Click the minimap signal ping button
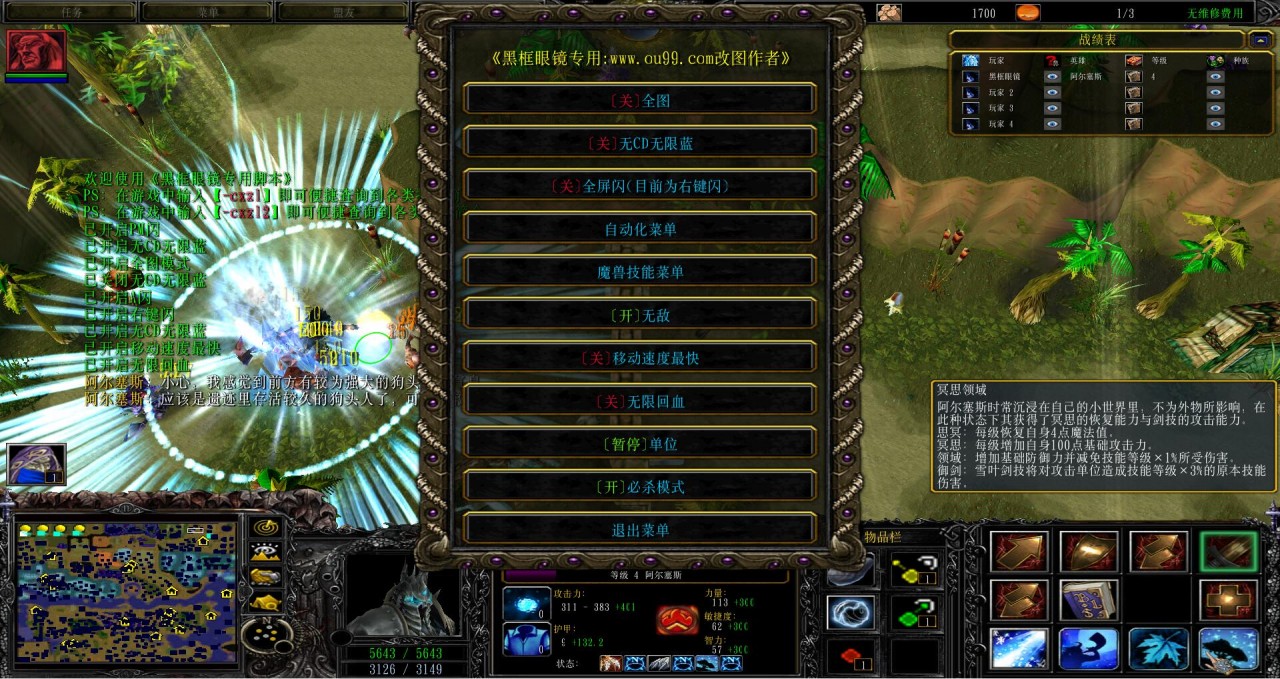 click(265, 526)
